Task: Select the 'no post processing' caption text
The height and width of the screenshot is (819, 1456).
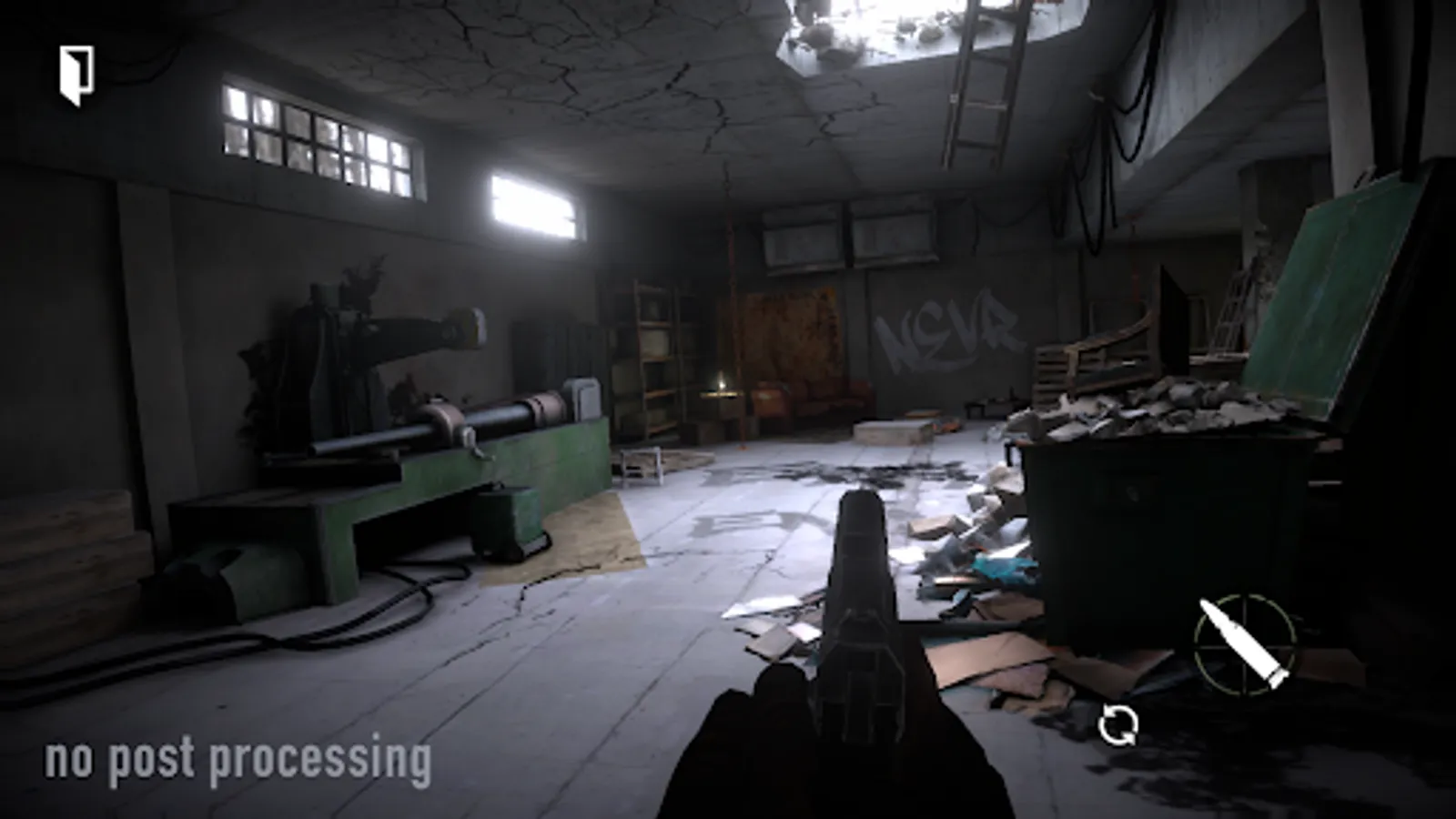Action: 239,758
